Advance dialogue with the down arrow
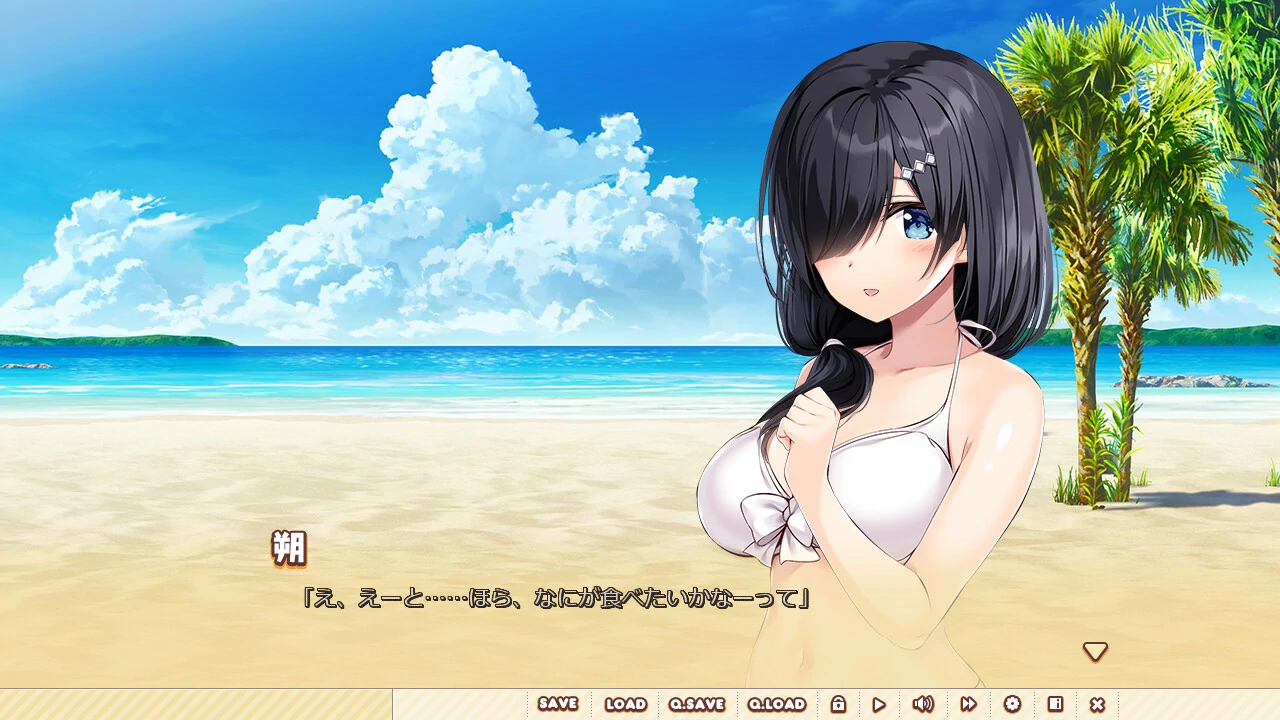 point(1095,652)
